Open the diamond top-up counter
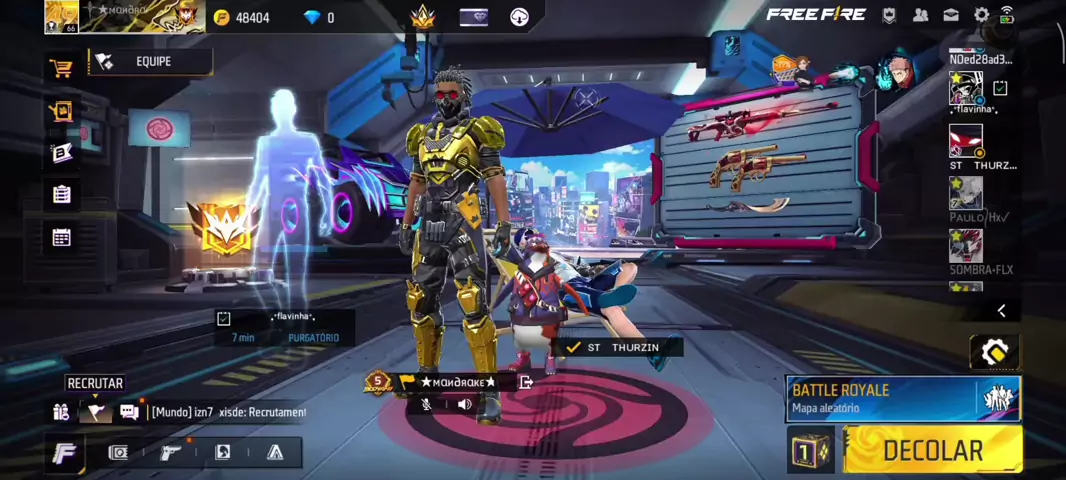This screenshot has height=480, width=1066. 320,18
